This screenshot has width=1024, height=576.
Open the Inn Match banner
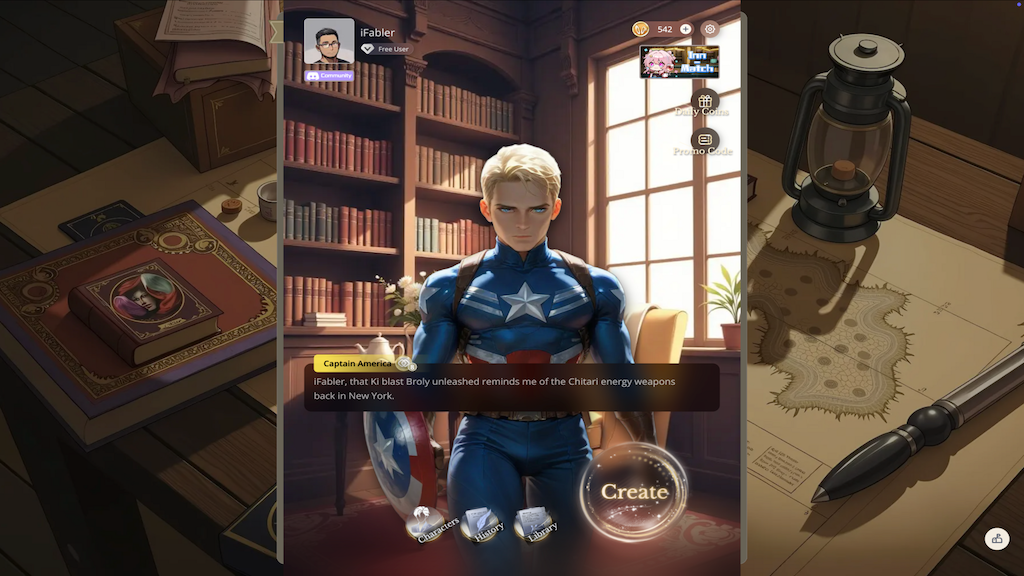[x=679, y=62]
